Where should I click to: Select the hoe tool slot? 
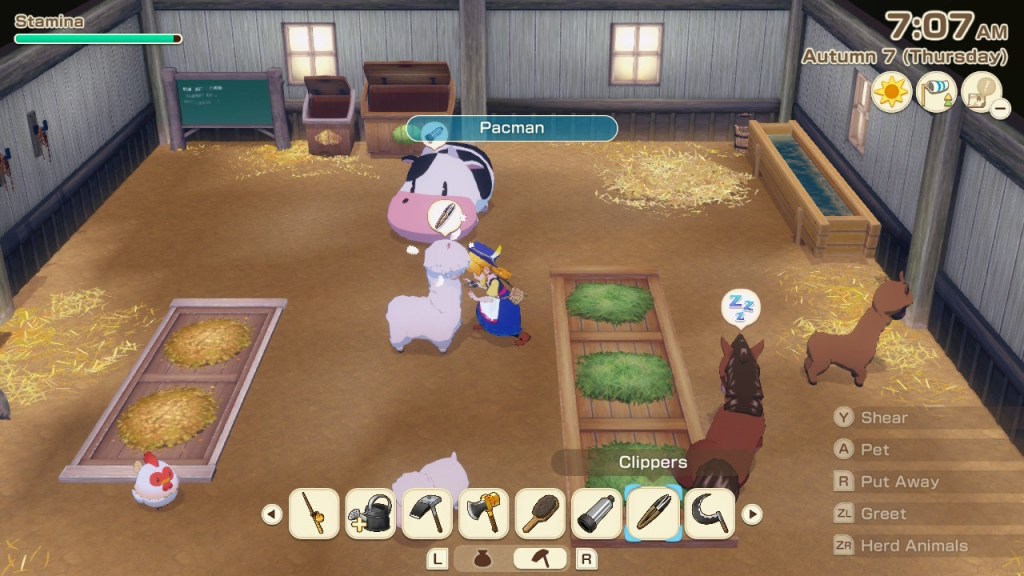tap(427, 514)
